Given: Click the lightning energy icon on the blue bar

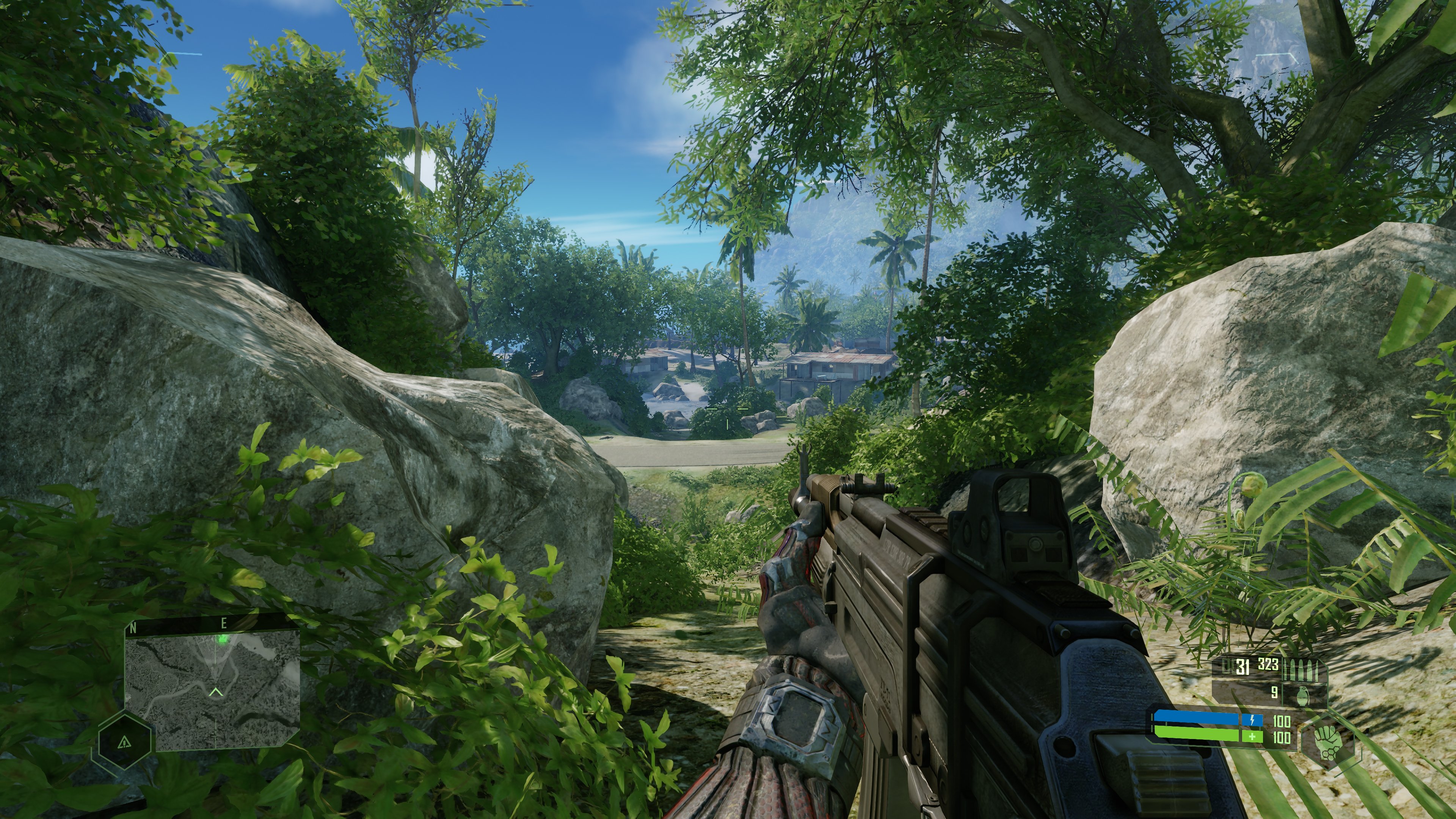Looking at the screenshot, I should 1252,721.
